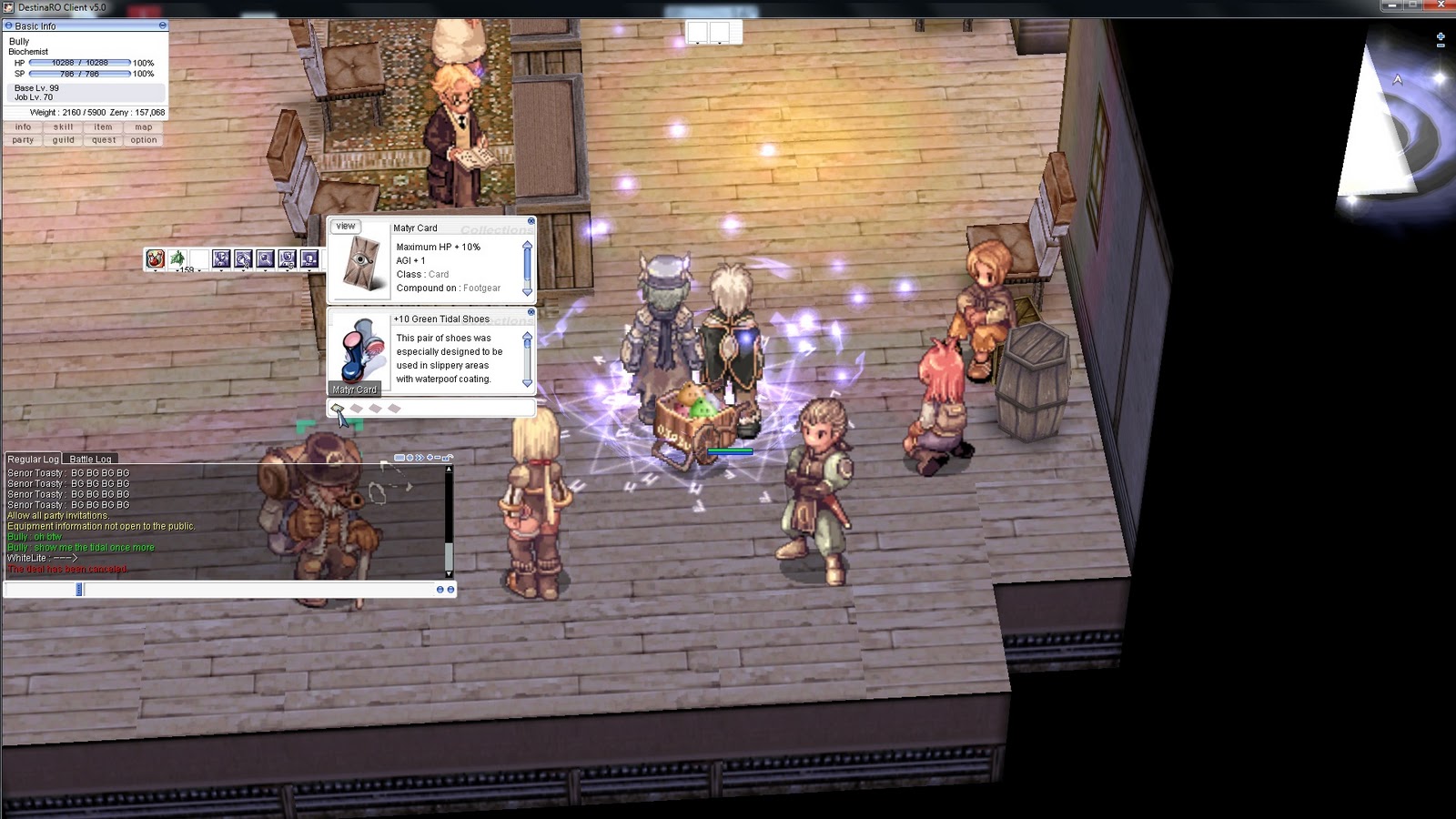
Task: Open chat options via the double-arrow chat icon
Action: pyautogui.click(x=420, y=458)
